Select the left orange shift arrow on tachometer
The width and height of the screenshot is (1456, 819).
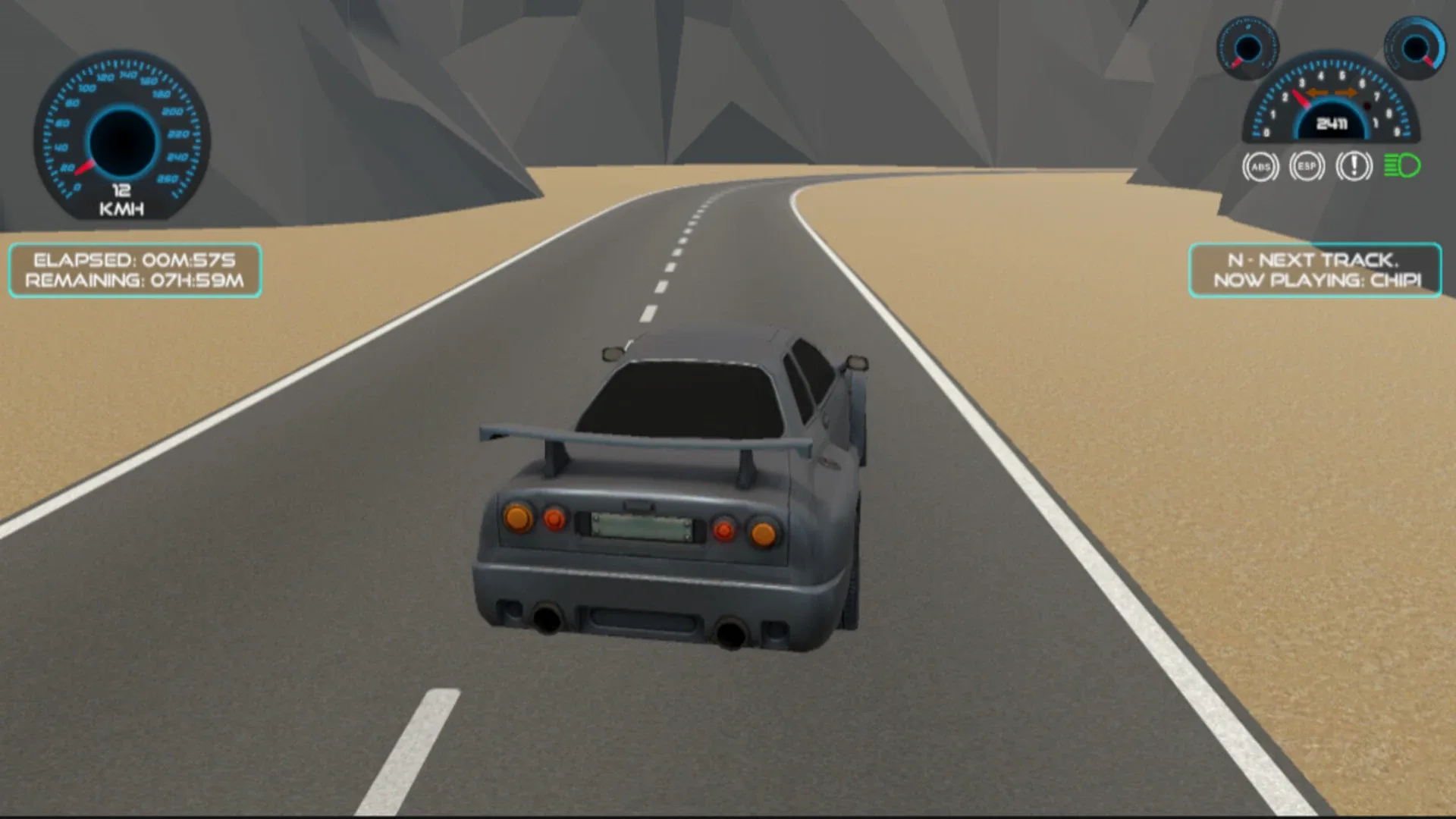tap(1317, 92)
